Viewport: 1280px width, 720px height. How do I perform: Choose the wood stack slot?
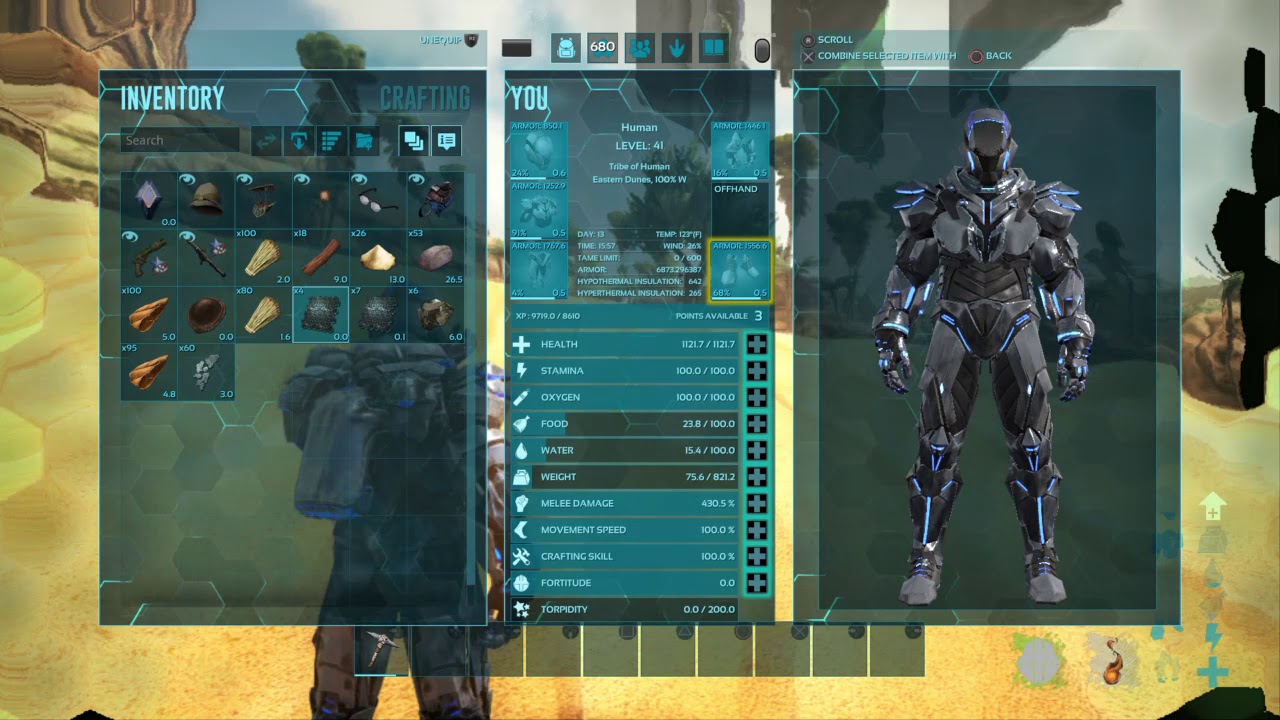pyautogui.click(x=321, y=258)
